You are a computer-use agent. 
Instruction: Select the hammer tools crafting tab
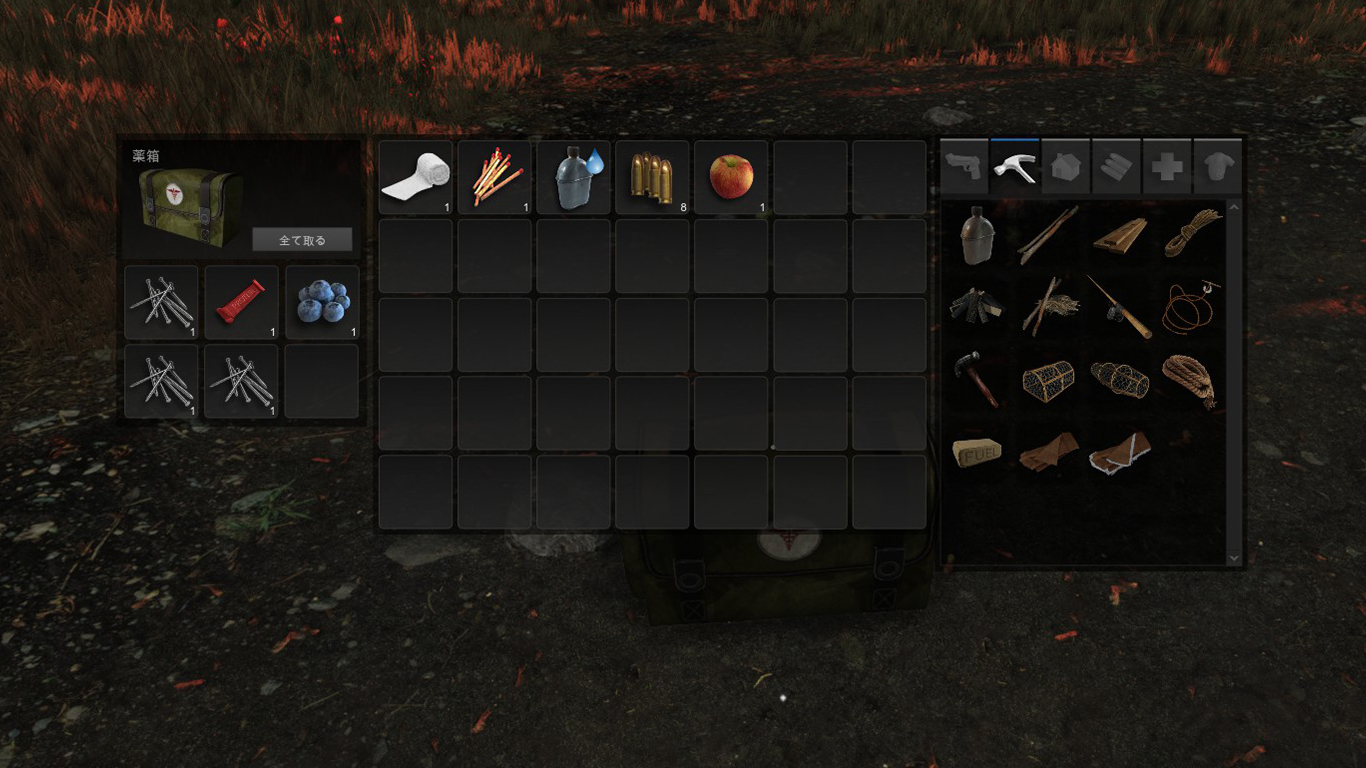coord(1015,166)
